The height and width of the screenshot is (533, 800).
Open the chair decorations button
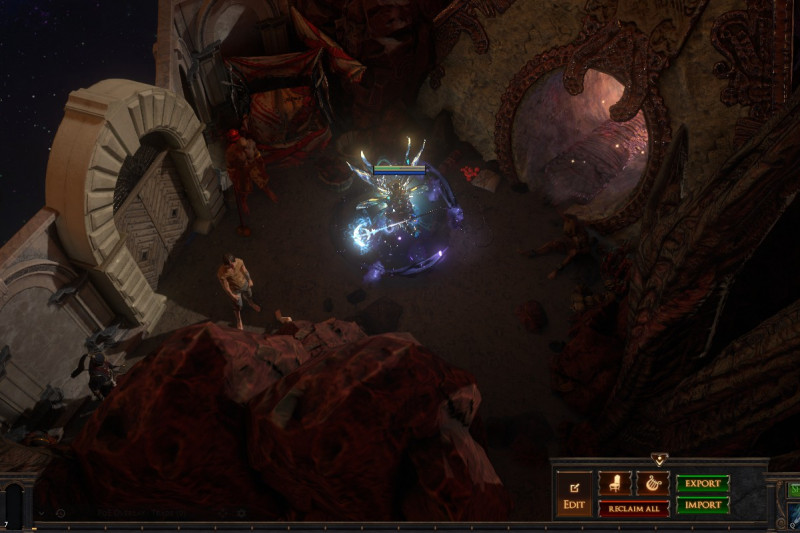614,484
